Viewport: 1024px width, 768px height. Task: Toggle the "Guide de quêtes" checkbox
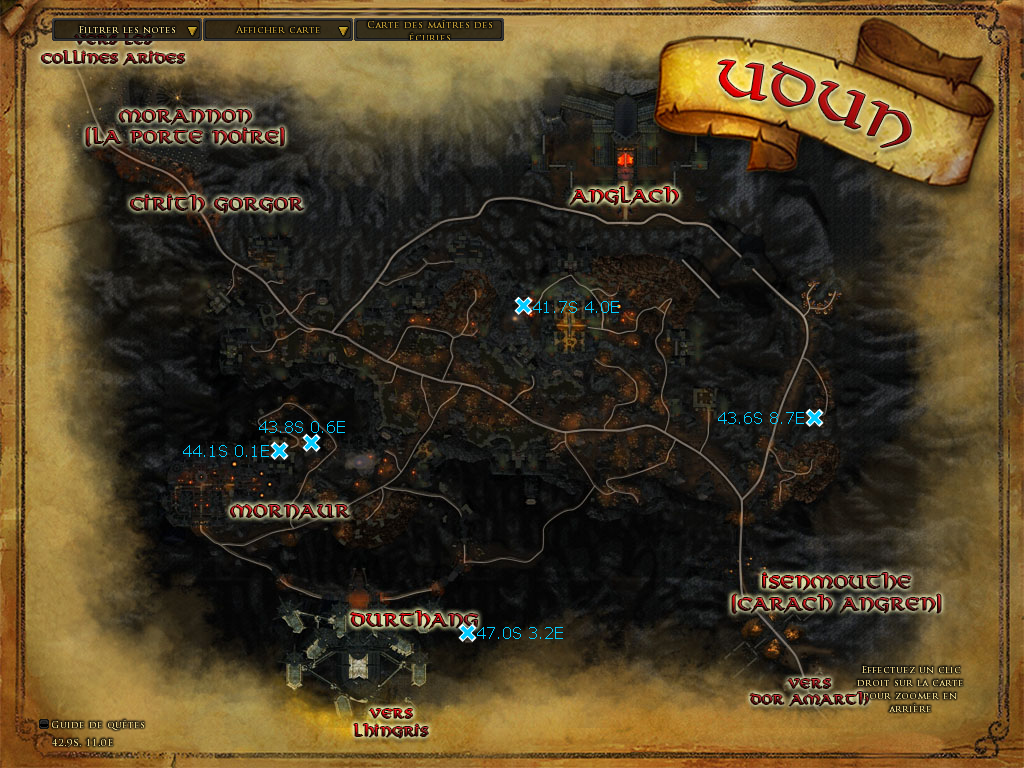pos(44,724)
